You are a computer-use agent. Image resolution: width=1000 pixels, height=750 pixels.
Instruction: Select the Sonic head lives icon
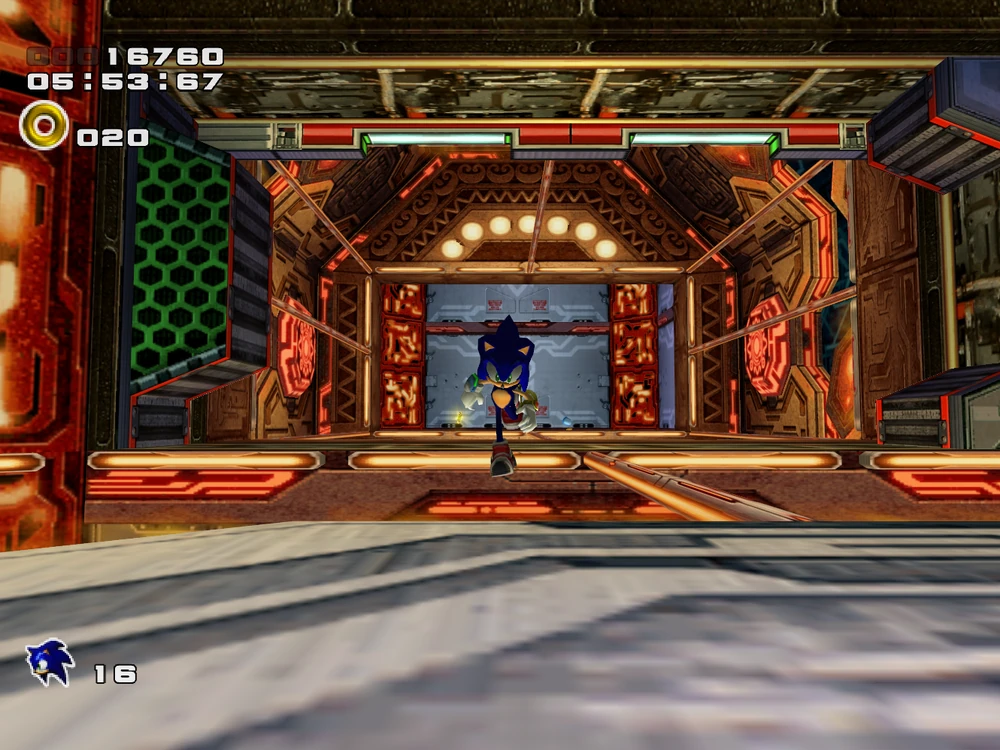point(50,663)
